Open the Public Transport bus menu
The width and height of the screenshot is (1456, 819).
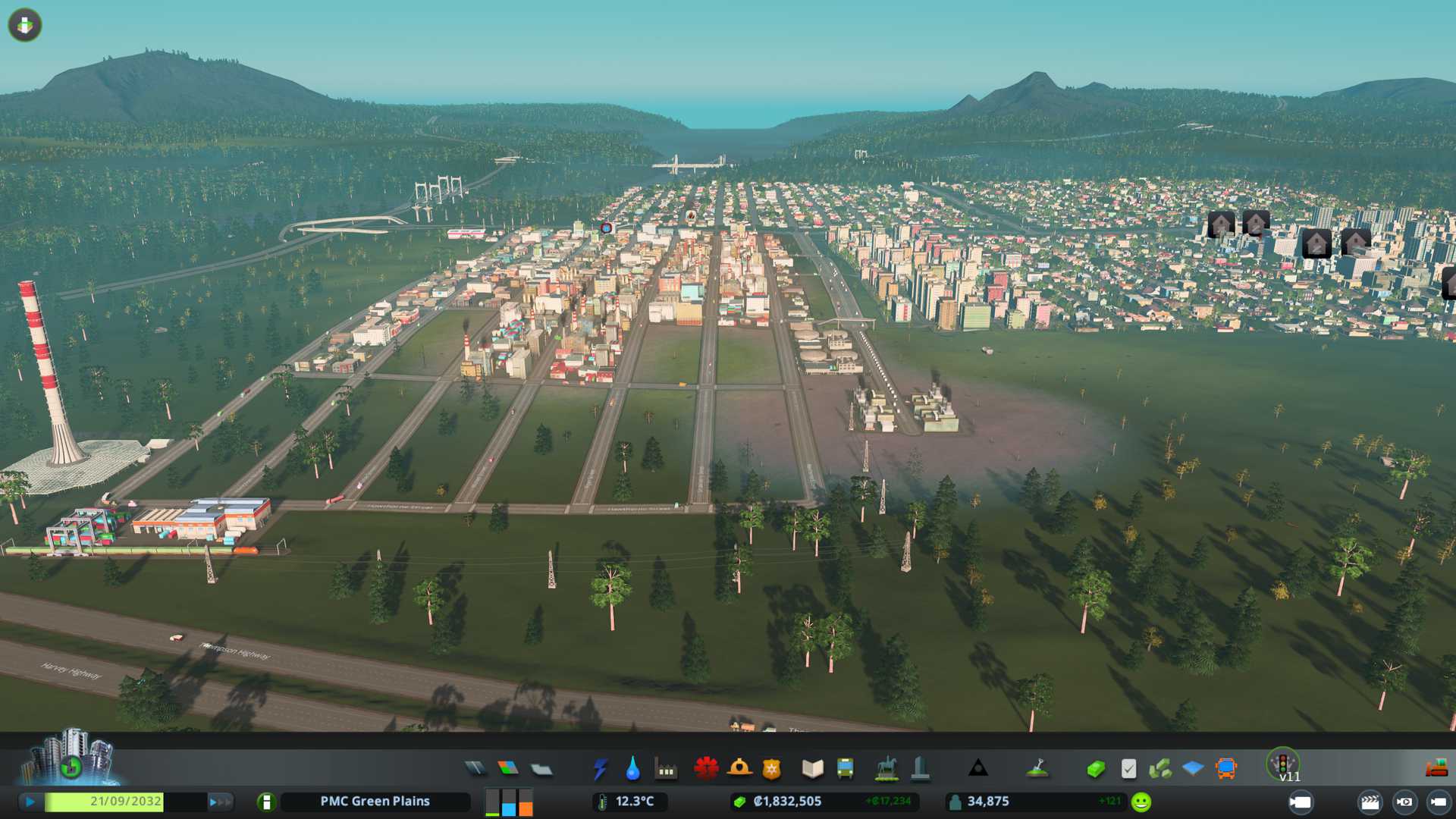coord(845,769)
